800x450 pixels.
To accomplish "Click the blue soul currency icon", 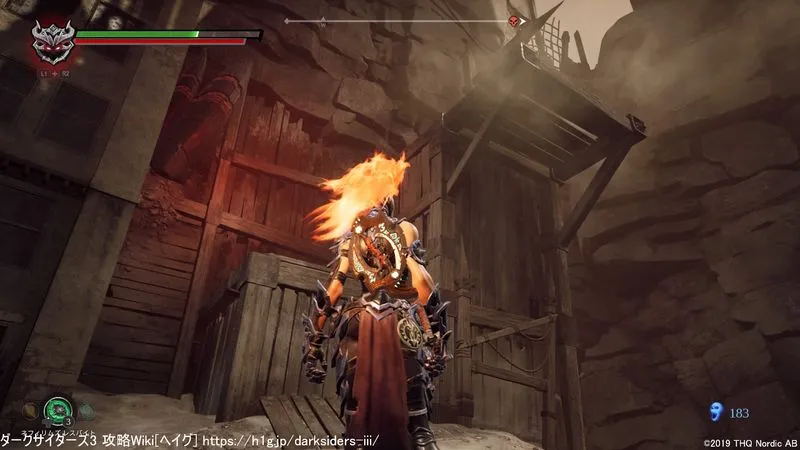I will (715, 410).
